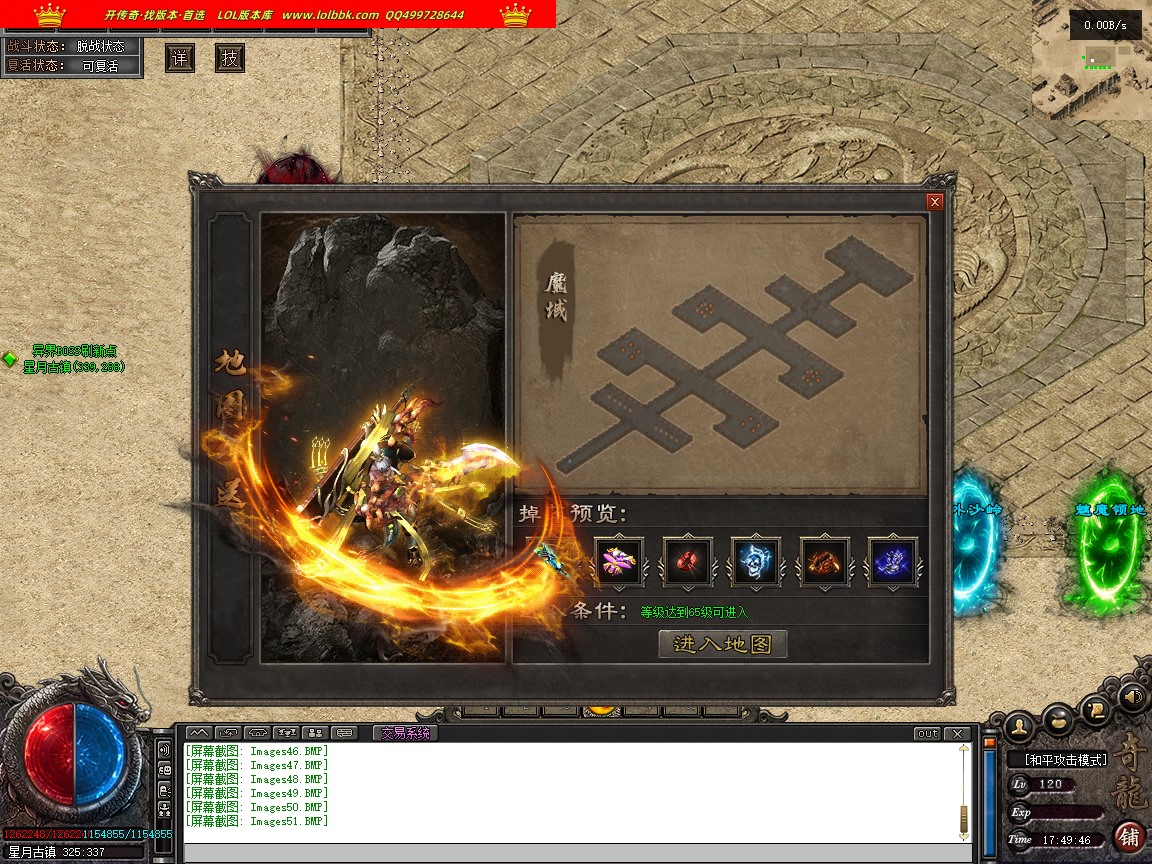The width and height of the screenshot is (1152, 864).
Task: Choose the blue crystal drop item
Action: pyautogui.click(x=893, y=562)
